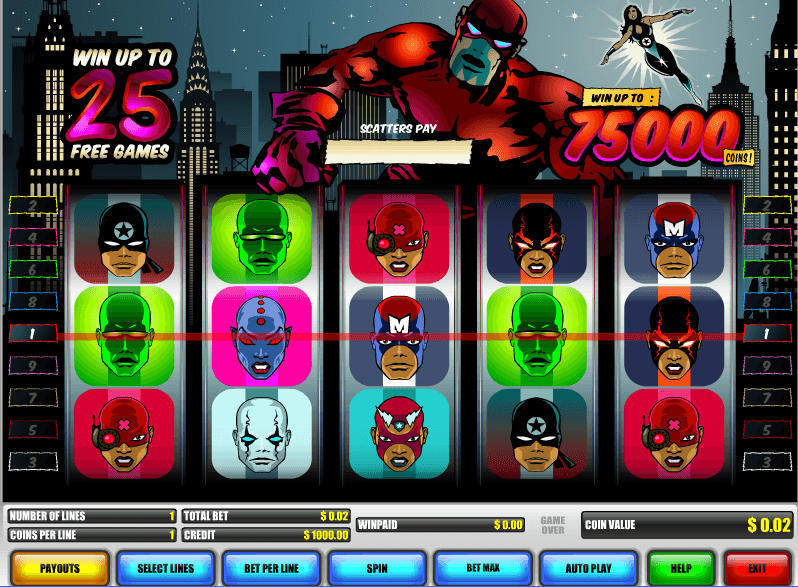The image size is (798, 587).
Task: Open the Help screen
Action: click(681, 568)
